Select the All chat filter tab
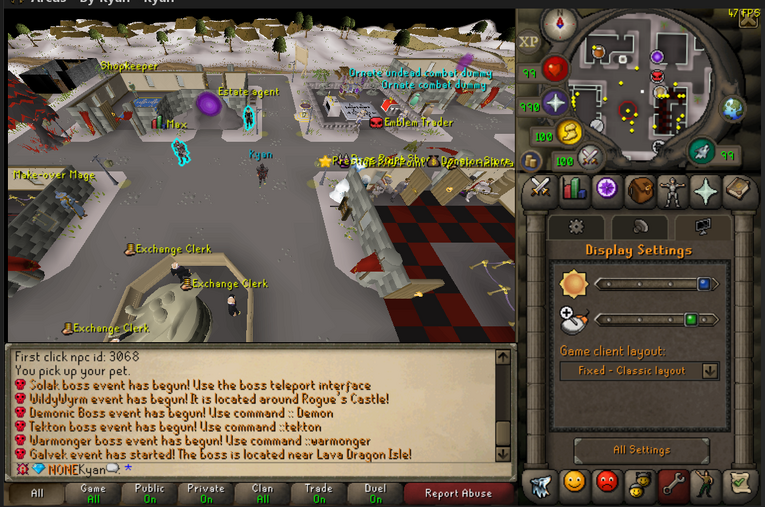 click(37, 493)
